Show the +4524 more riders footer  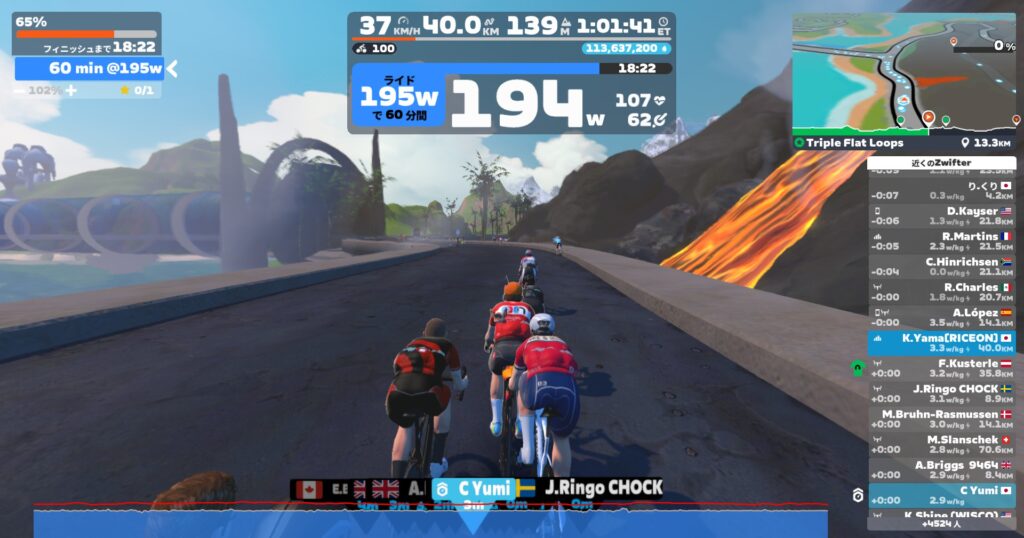tap(941, 522)
